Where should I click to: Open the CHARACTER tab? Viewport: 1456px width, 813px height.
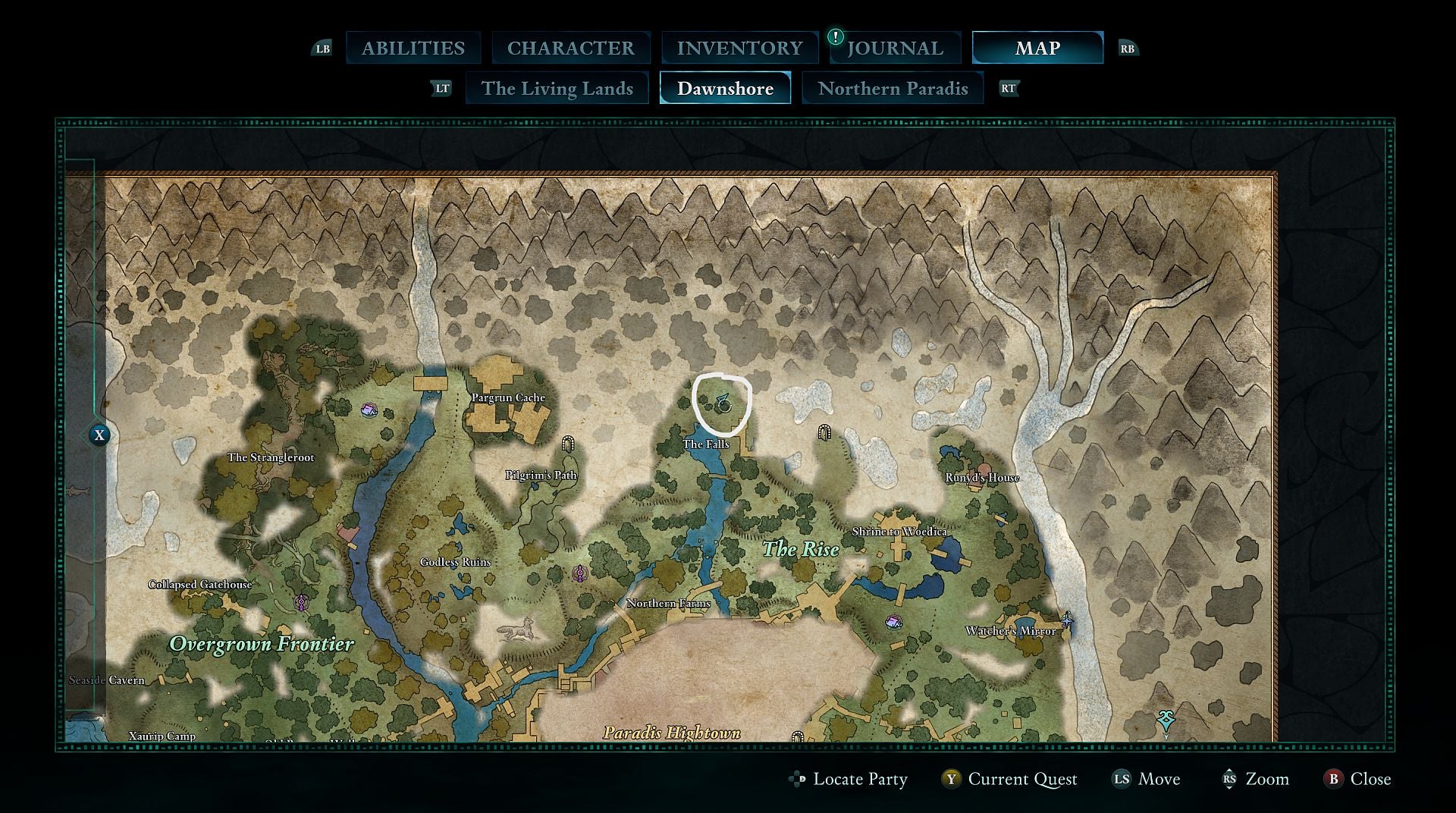pyautogui.click(x=572, y=47)
